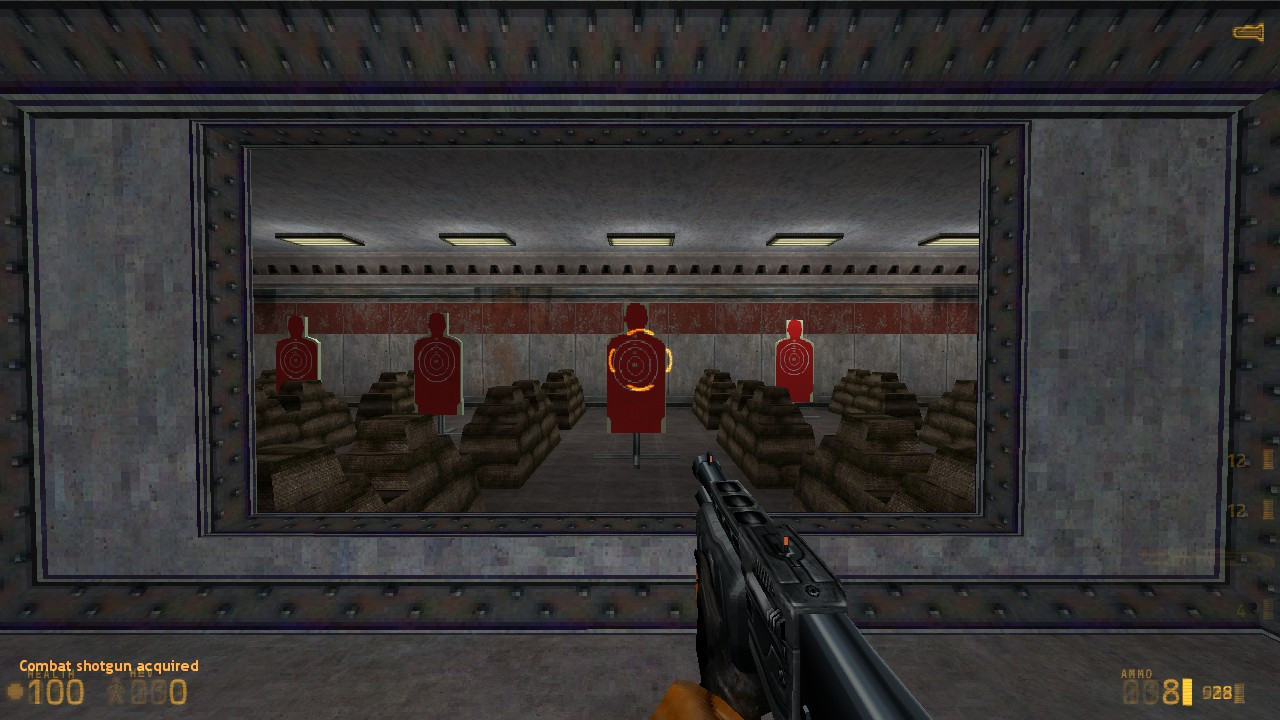
Task: Click the shotgun shell icon beside ammo count
Action: (1186, 689)
